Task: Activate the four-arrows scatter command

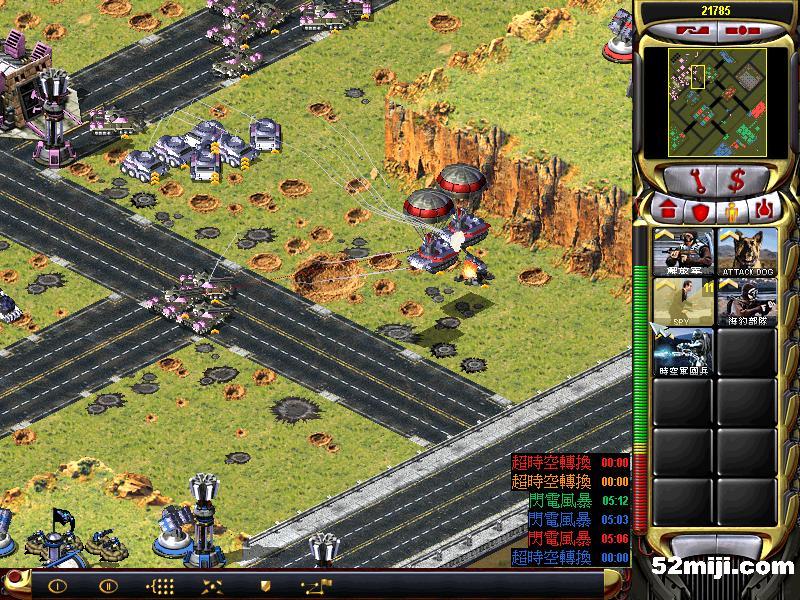Action: [x=213, y=586]
